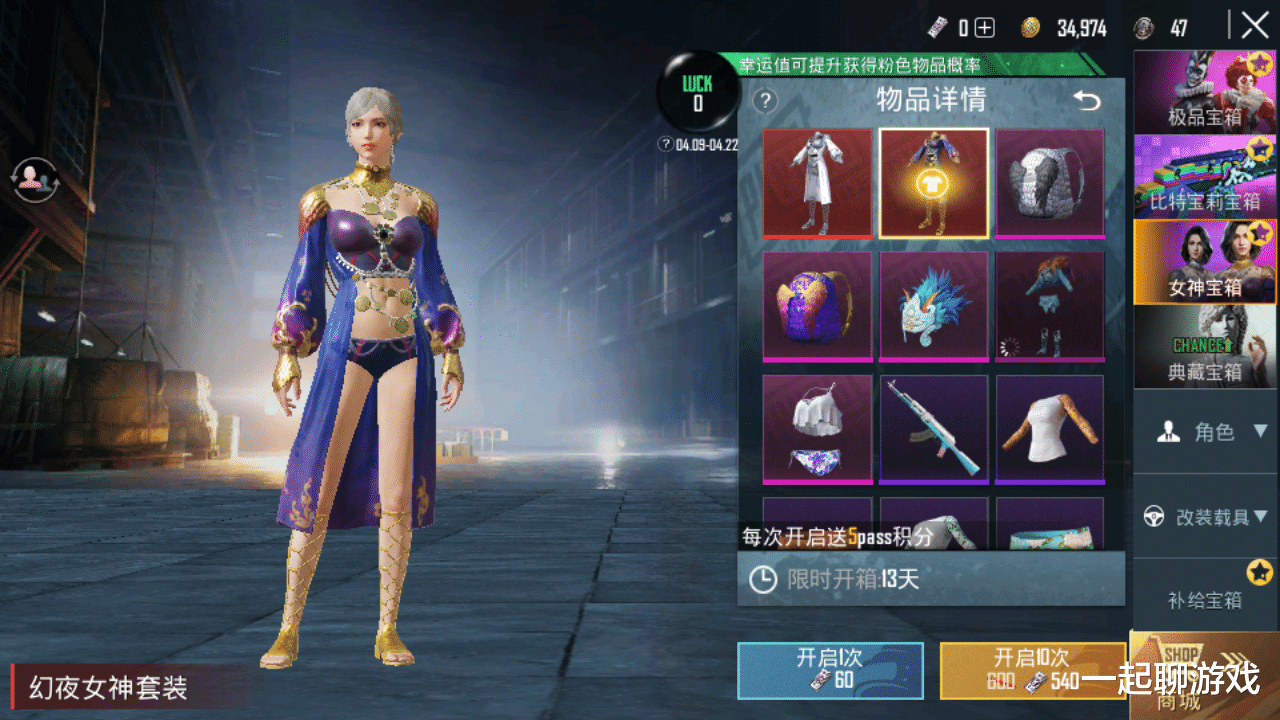Close the crate screen with the X

click(x=1255, y=26)
